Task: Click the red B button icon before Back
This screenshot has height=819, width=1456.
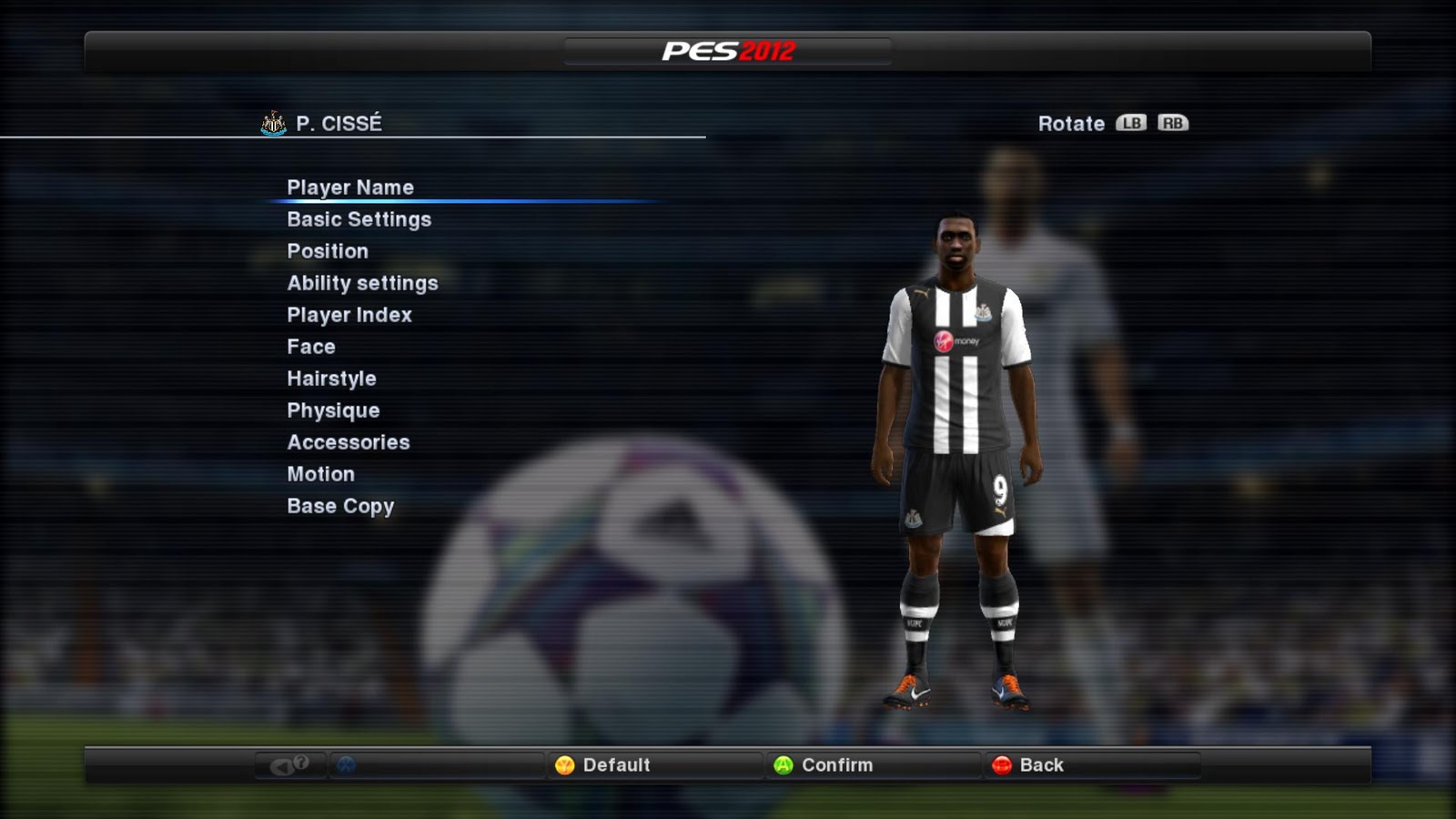Action: tap(1004, 765)
